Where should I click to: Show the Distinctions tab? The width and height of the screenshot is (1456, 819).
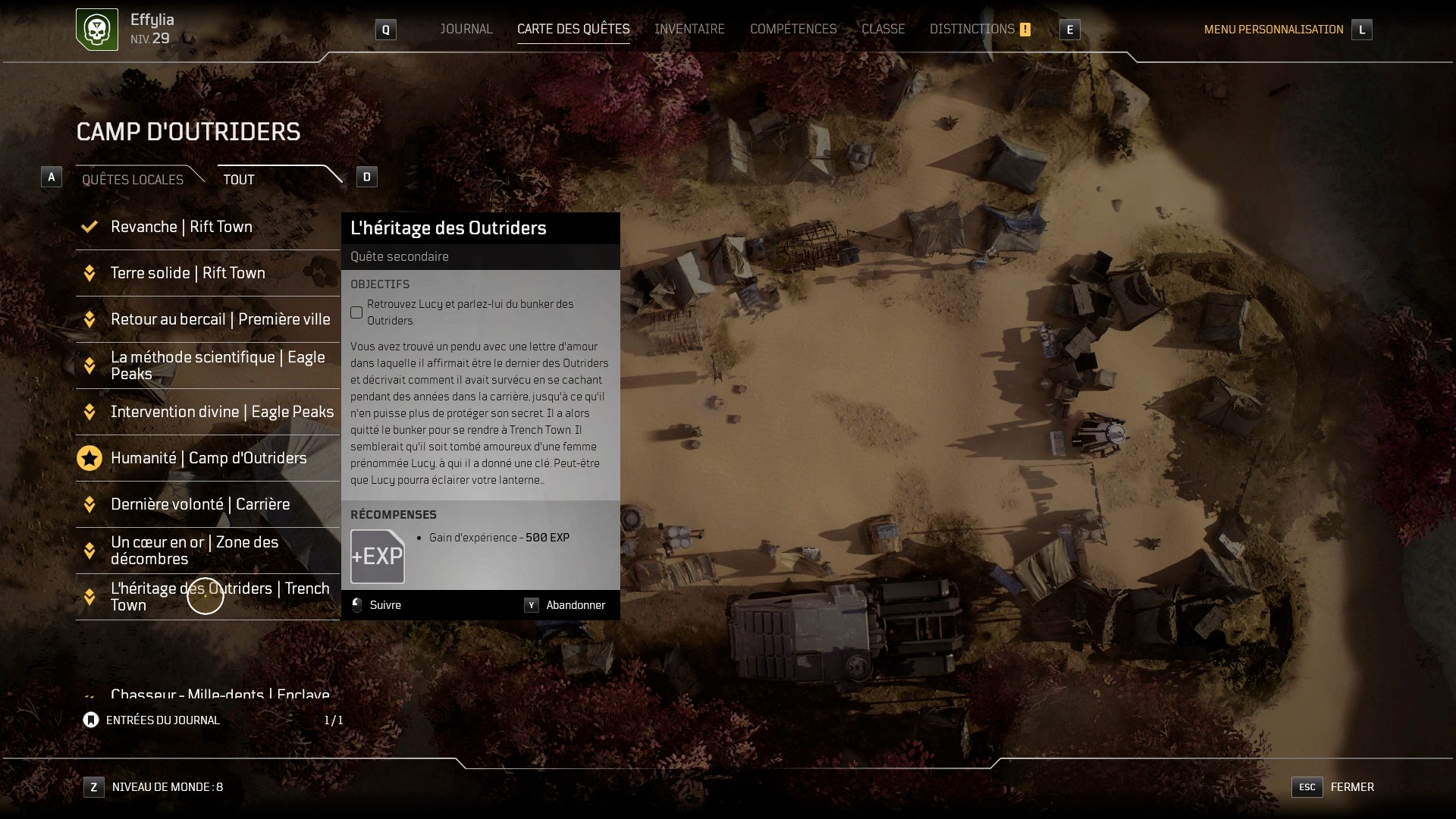[972, 29]
